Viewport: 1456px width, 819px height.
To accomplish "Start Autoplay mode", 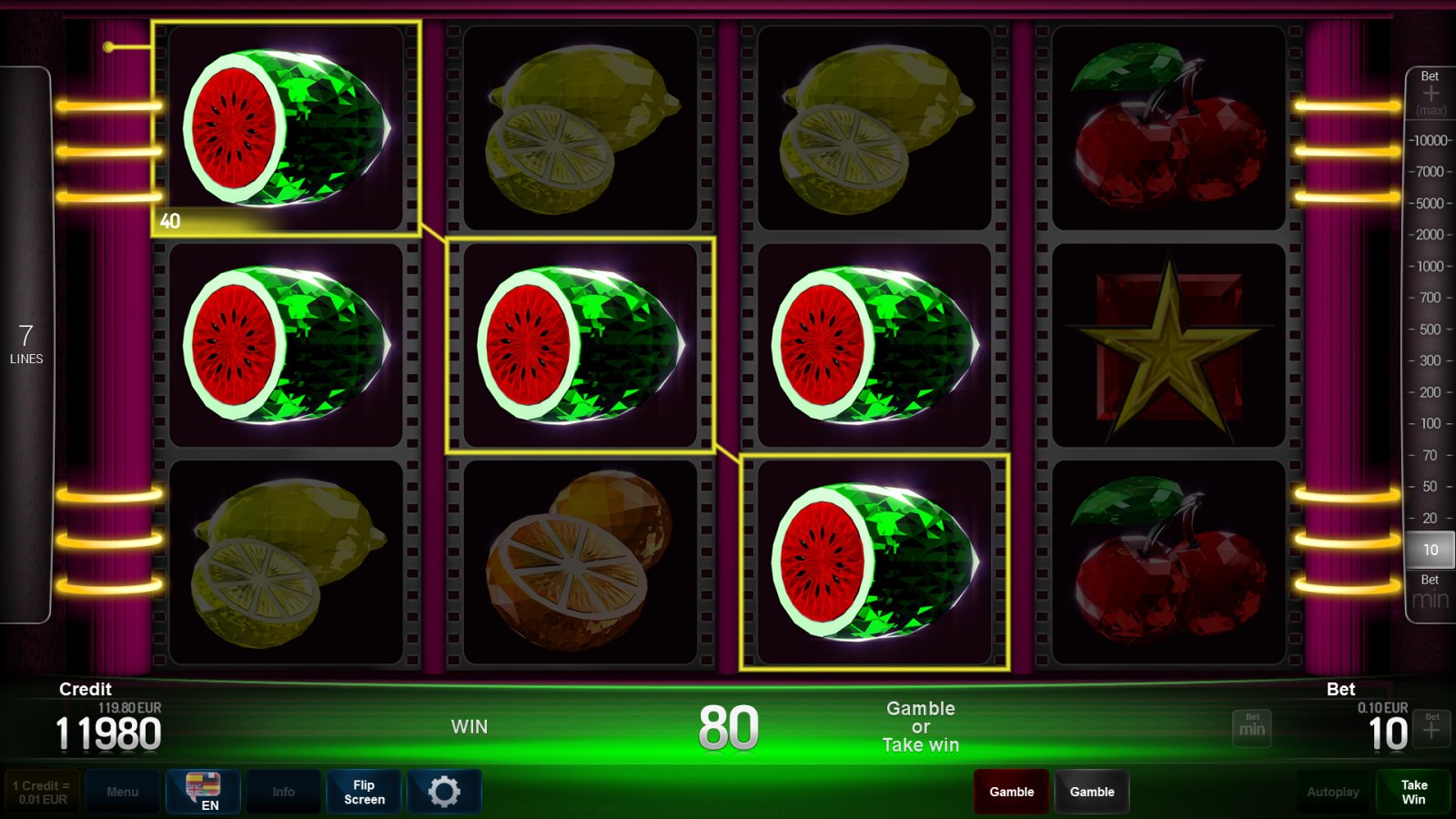I will 1332,792.
